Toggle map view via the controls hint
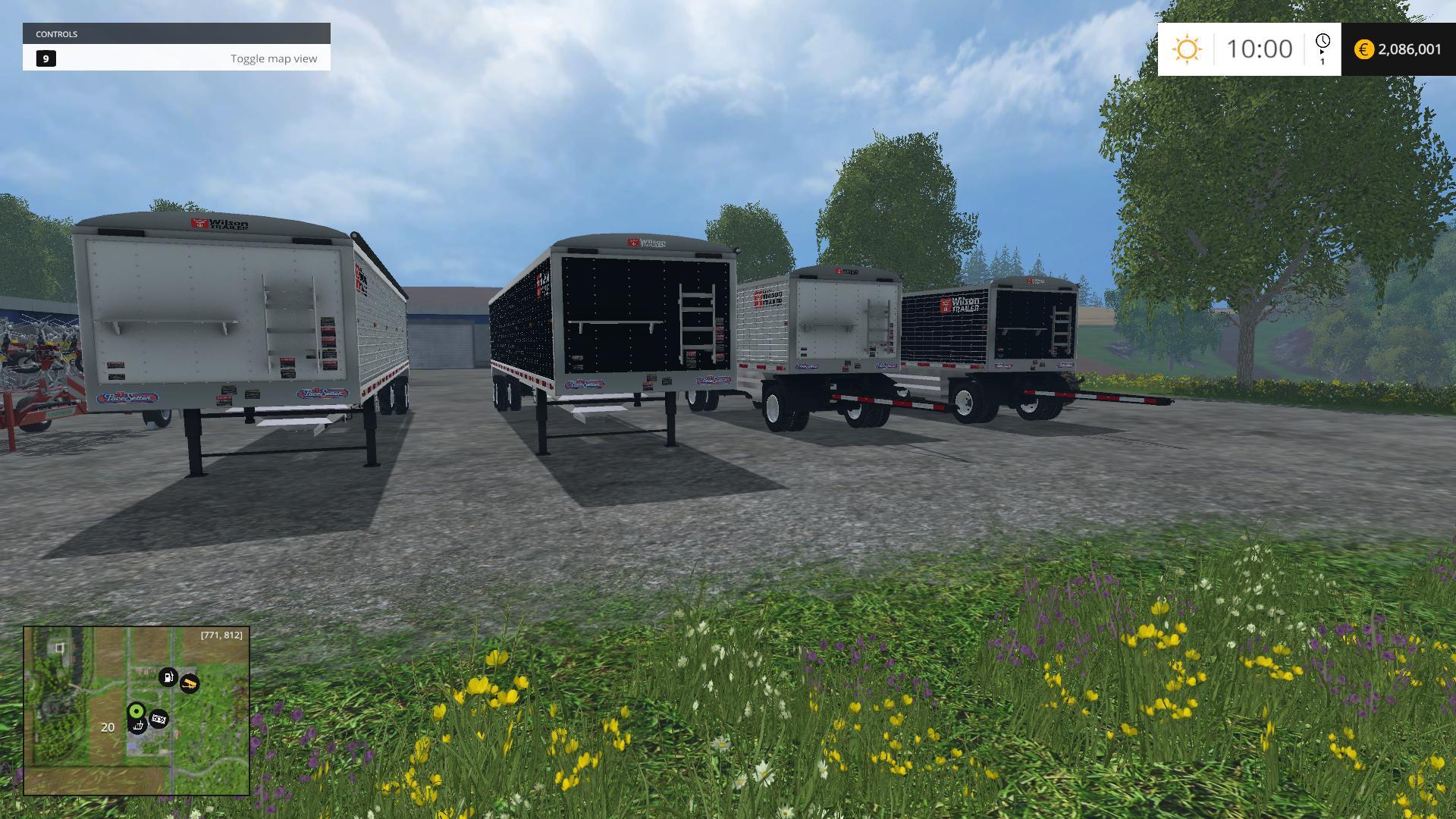Viewport: 1456px width, 819px height. point(274,58)
